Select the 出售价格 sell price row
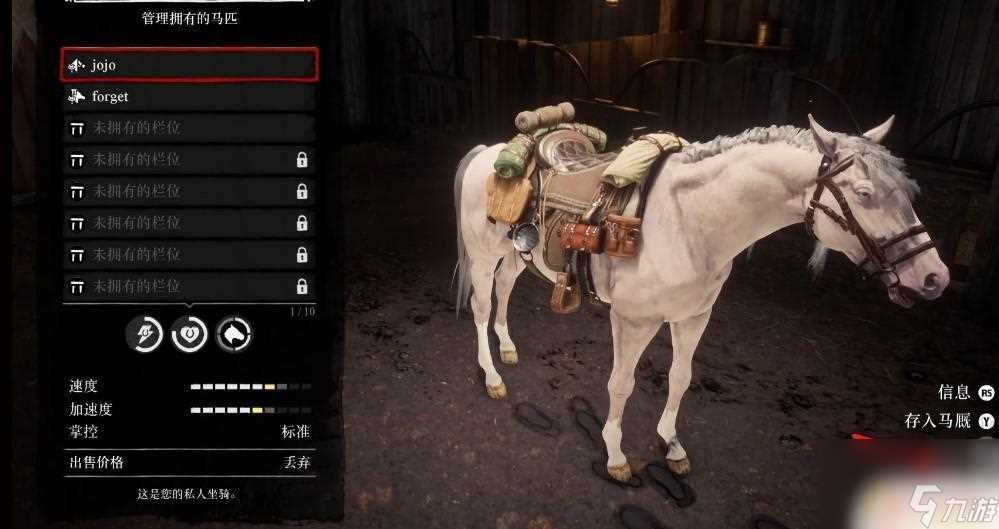 pos(189,462)
